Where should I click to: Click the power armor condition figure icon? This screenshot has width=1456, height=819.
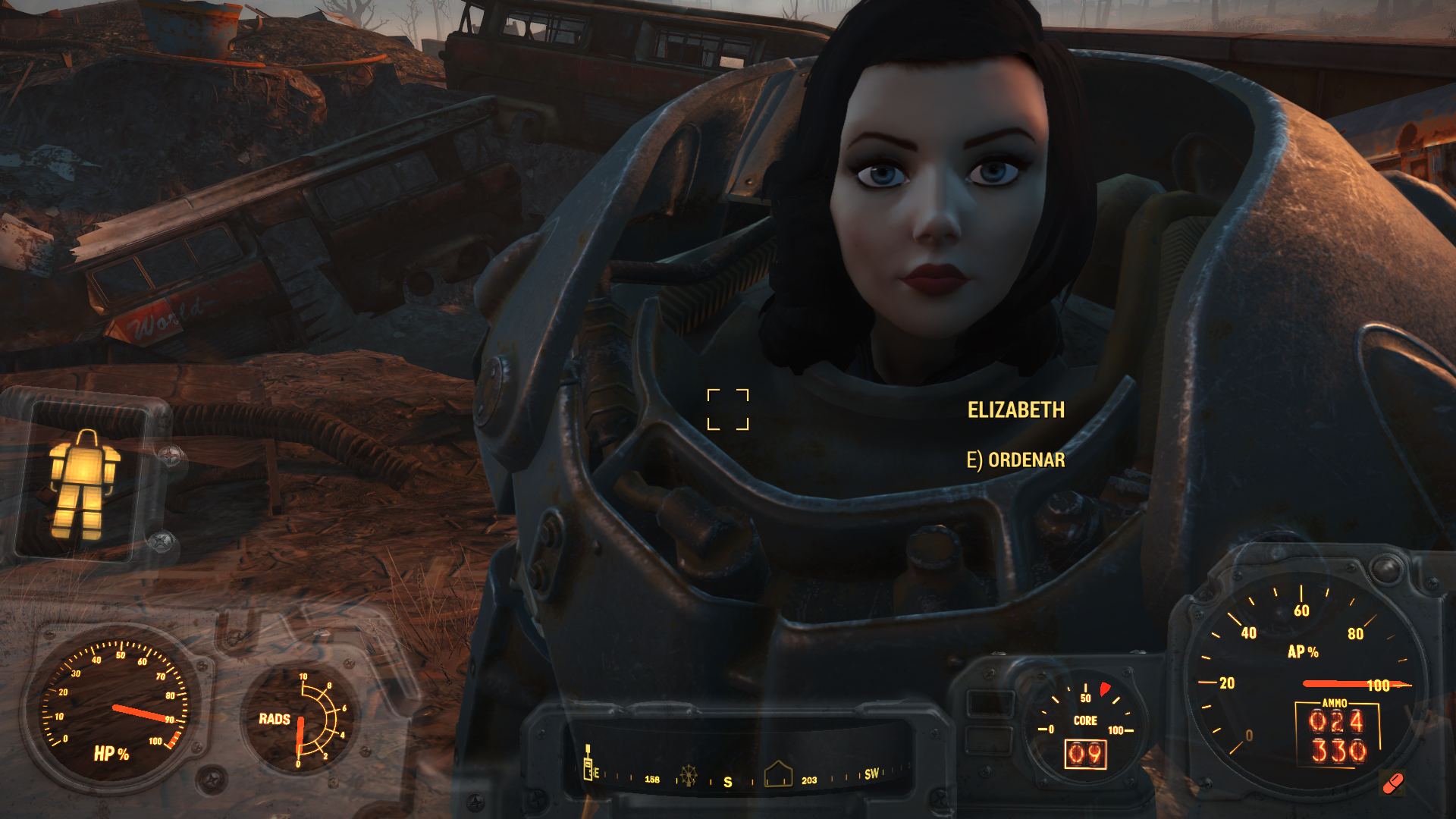point(83,485)
